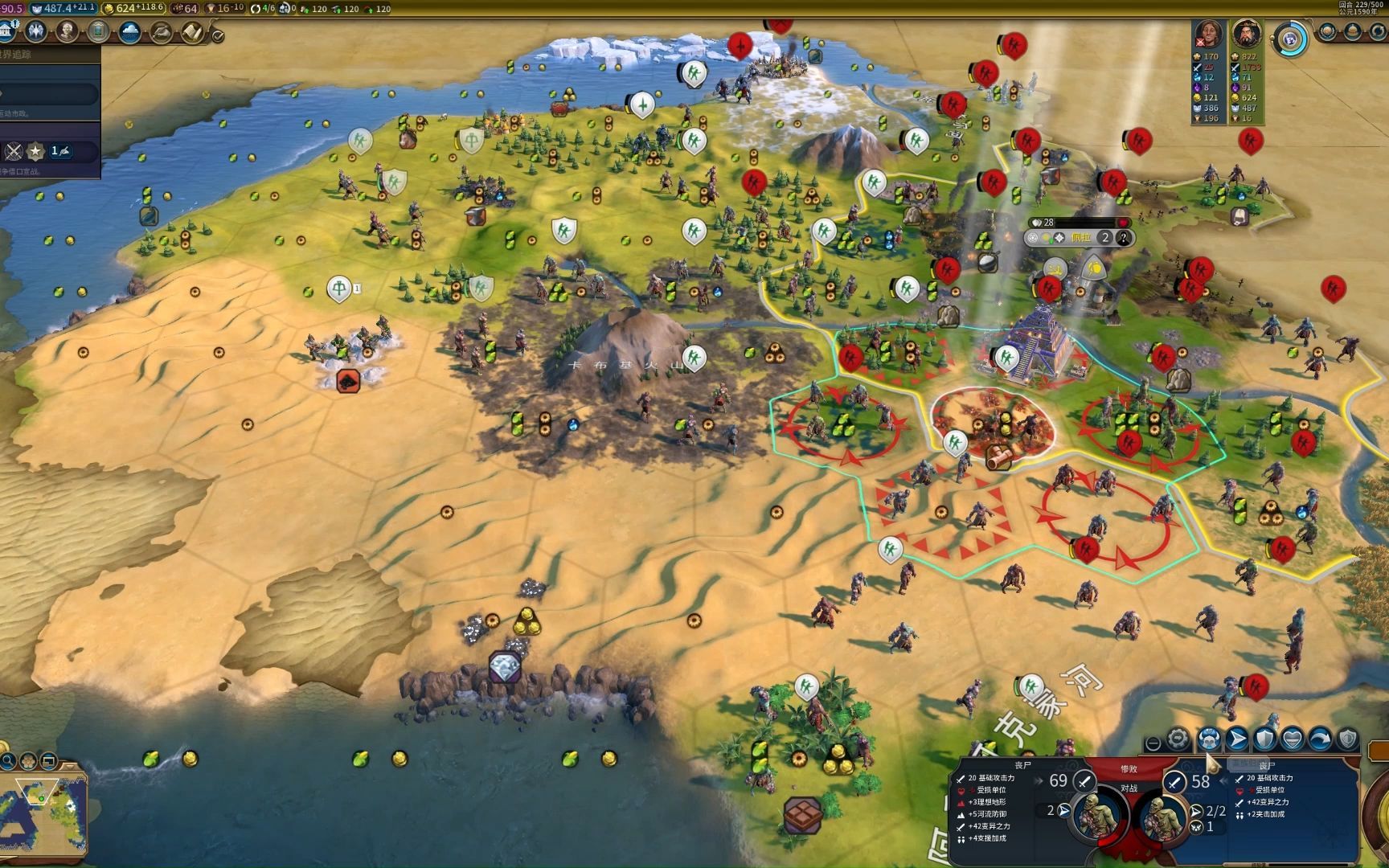Select the heart heal-until-recovered unit action
Viewport: 1389px width, 868px height.
coord(1292,738)
